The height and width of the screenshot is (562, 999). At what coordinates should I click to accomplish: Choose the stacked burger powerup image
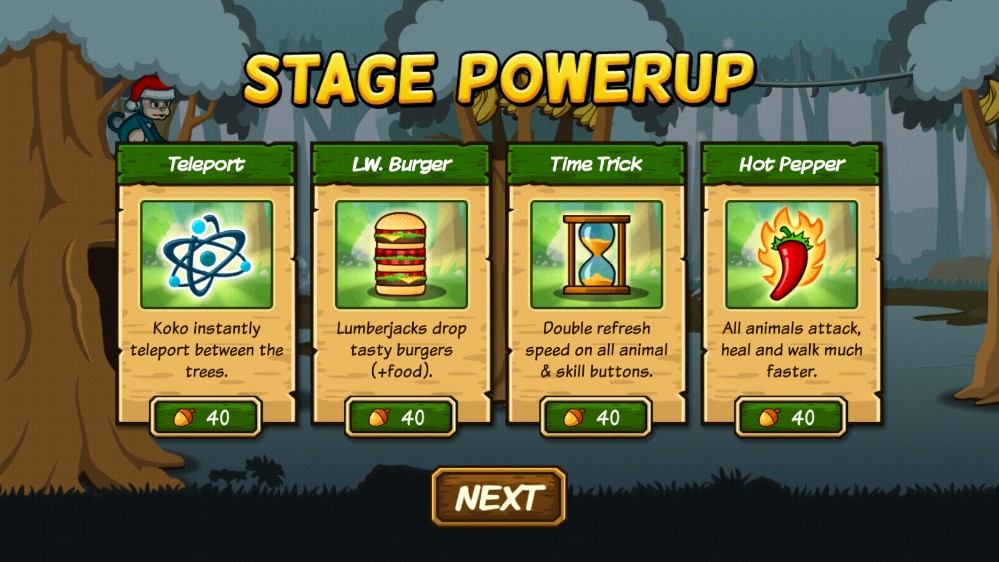click(x=401, y=254)
